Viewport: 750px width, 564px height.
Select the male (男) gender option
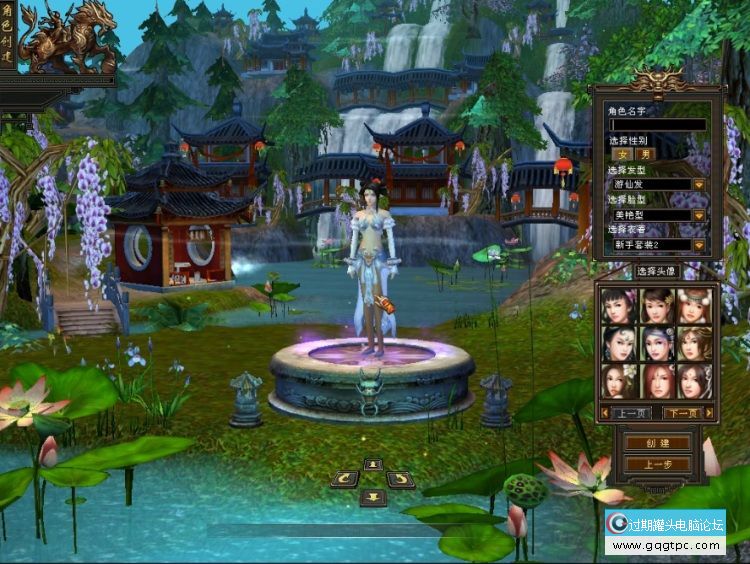[x=646, y=154]
